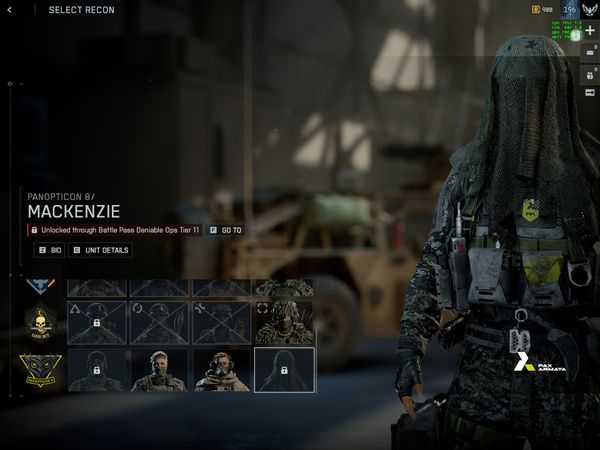Open Mackenzie's BIO
600x450 pixels.
pyautogui.click(x=49, y=250)
